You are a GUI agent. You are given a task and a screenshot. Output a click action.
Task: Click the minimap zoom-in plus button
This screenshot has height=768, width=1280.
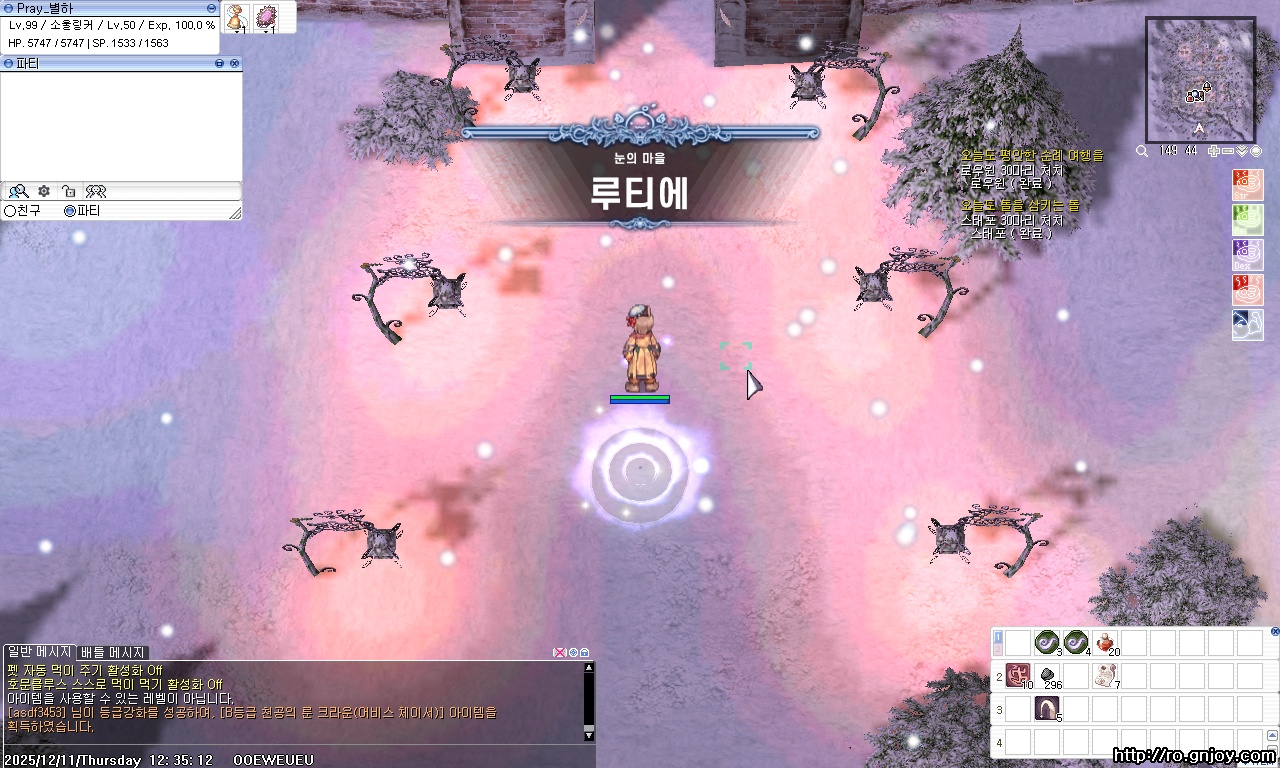tap(1213, 151)
